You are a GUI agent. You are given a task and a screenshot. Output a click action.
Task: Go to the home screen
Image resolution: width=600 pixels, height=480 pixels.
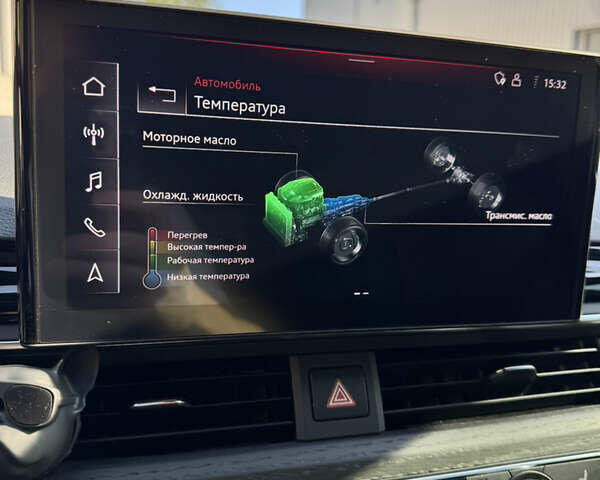93,87
